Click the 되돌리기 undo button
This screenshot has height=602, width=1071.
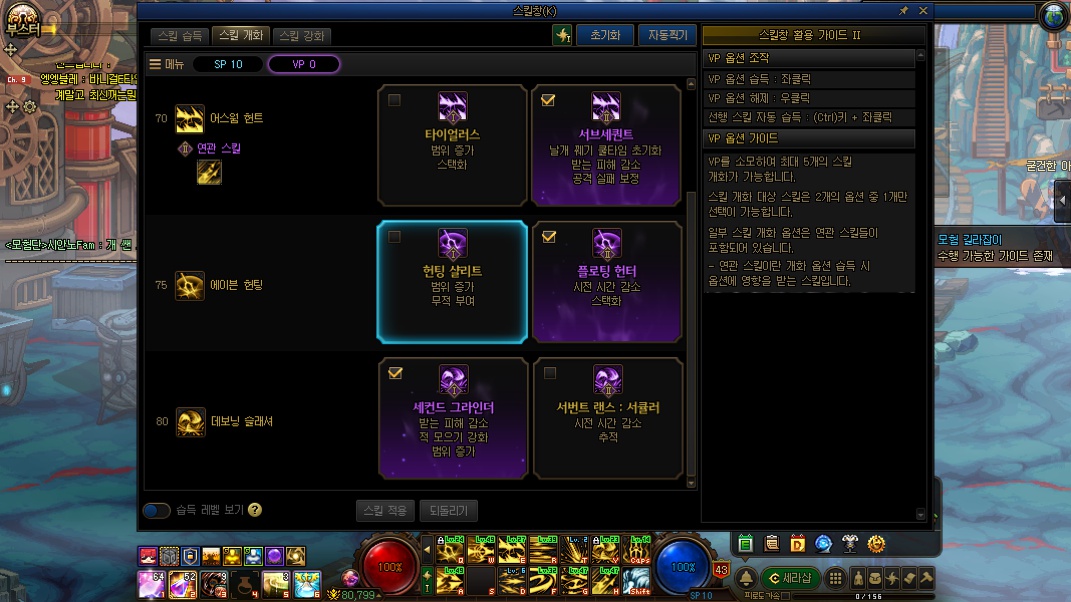449,510
